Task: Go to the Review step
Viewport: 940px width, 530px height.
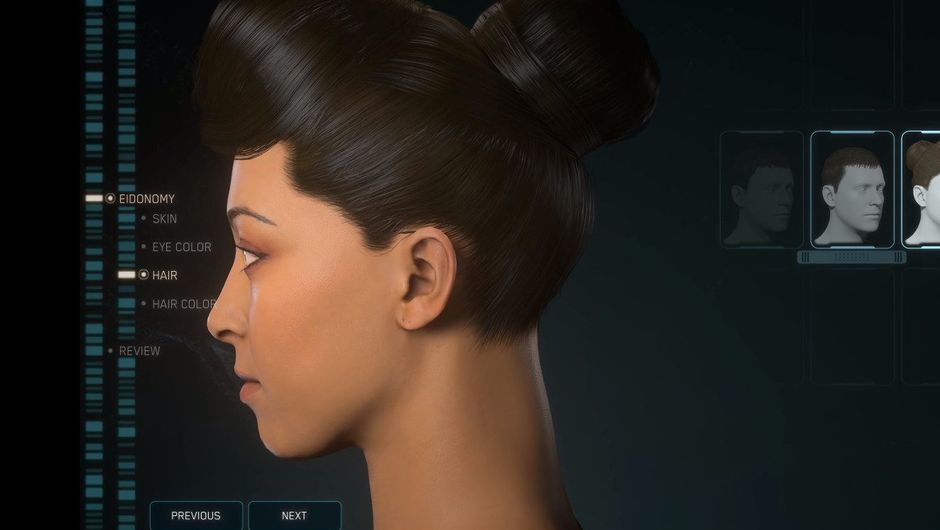Action: coord(139,351)
